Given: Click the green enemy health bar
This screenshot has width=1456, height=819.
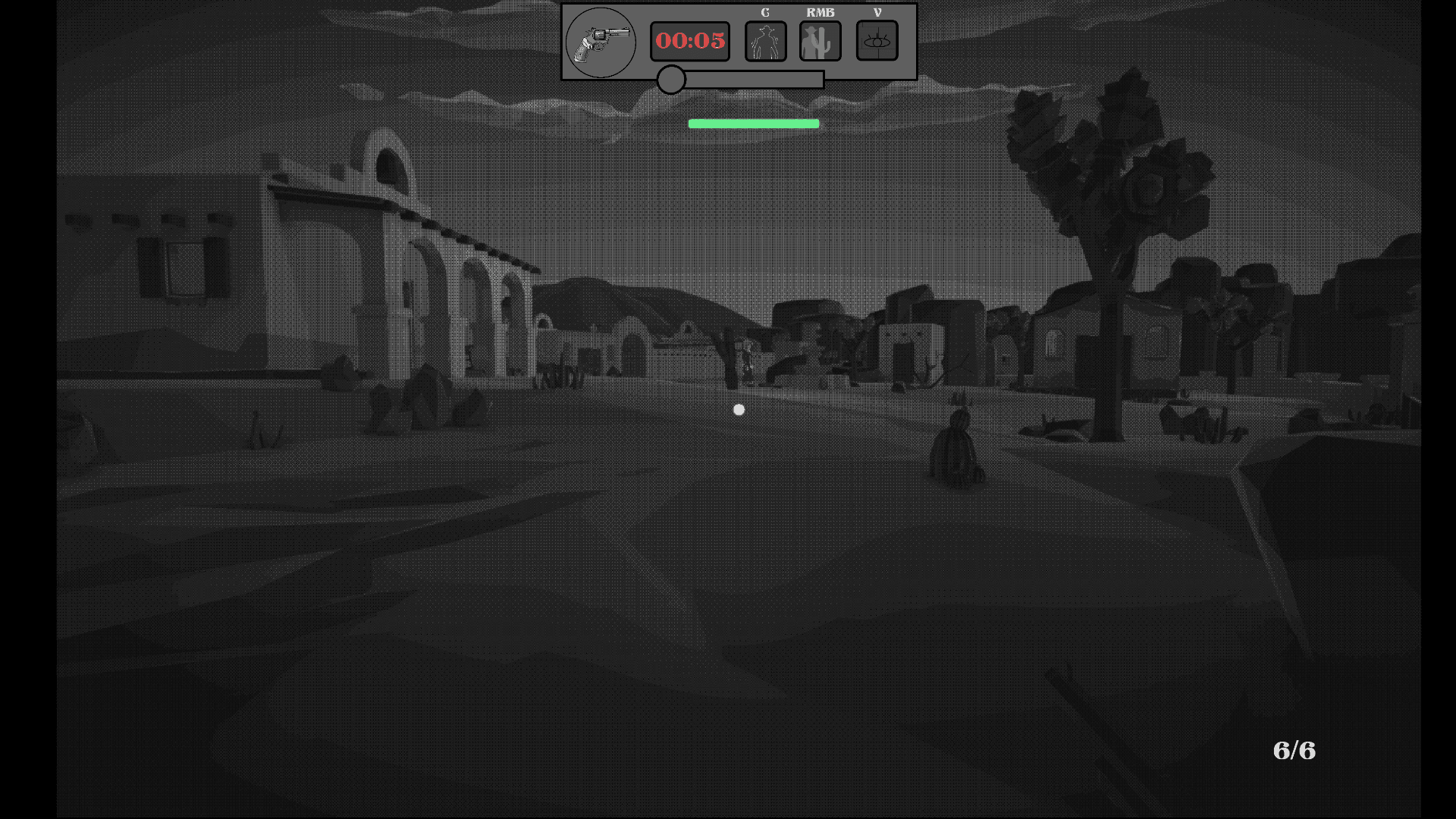Looking at the screenshot, I should (754, 123).
